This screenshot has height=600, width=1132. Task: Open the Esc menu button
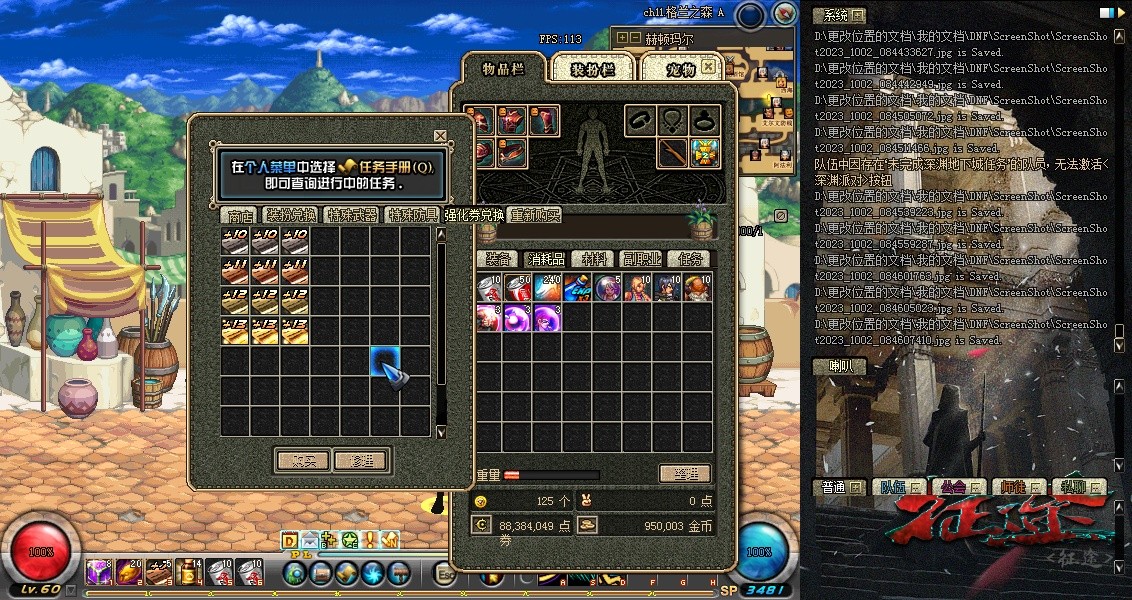pos(445,574)
